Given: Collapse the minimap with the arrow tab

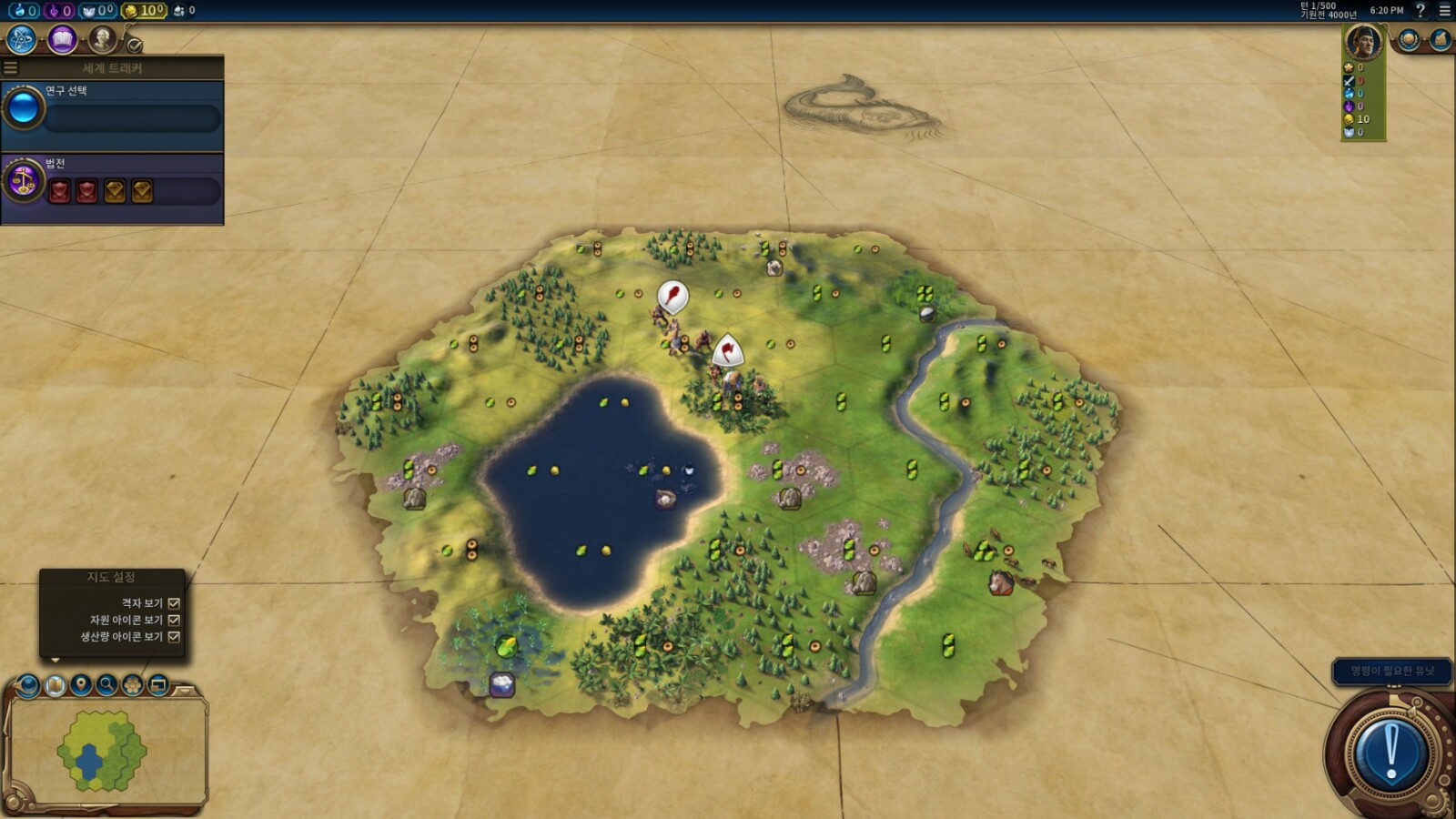Looking at the screenshot, I should (185, 692).
